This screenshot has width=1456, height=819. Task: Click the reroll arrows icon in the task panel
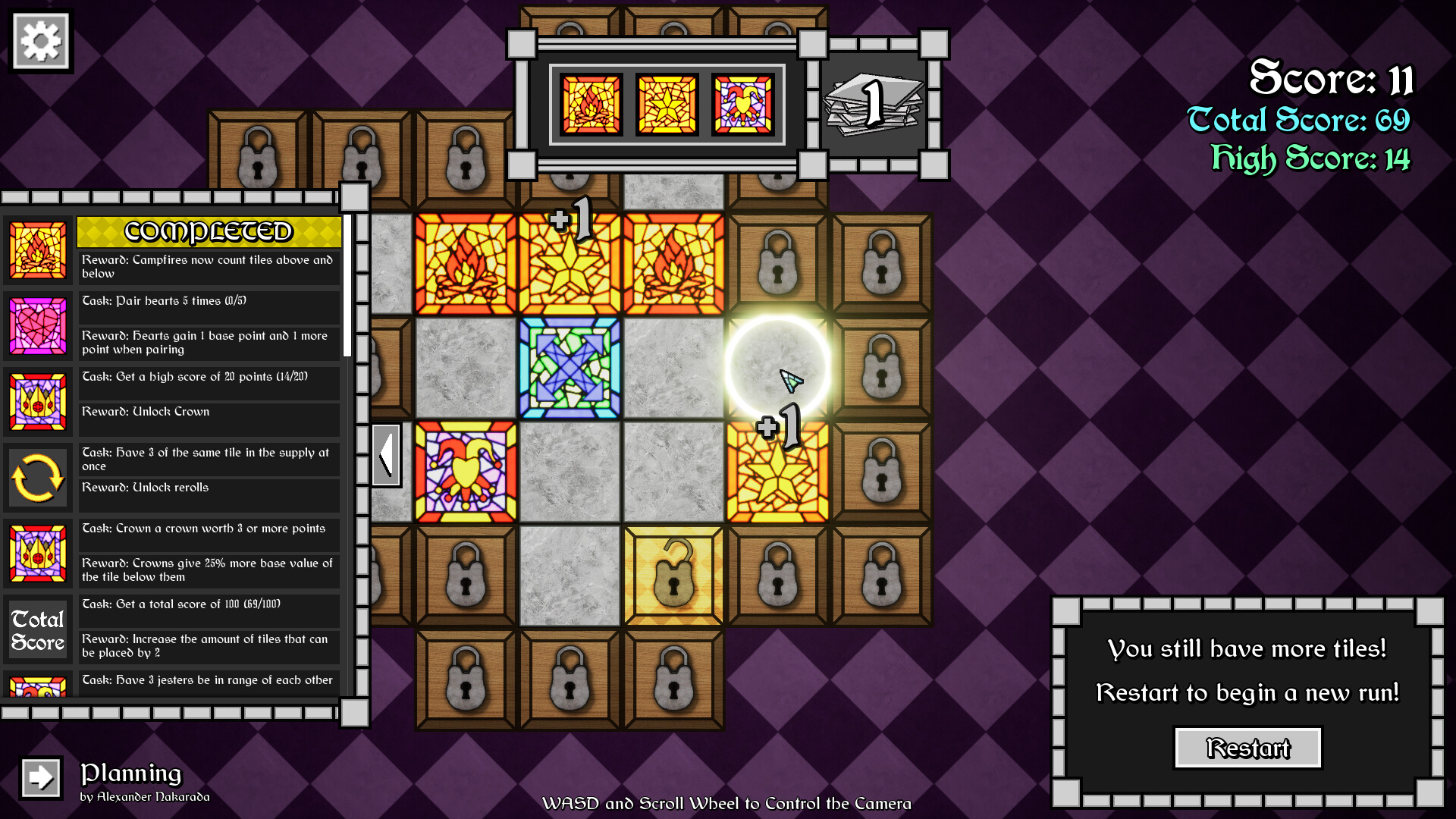(x=38, y=478)
